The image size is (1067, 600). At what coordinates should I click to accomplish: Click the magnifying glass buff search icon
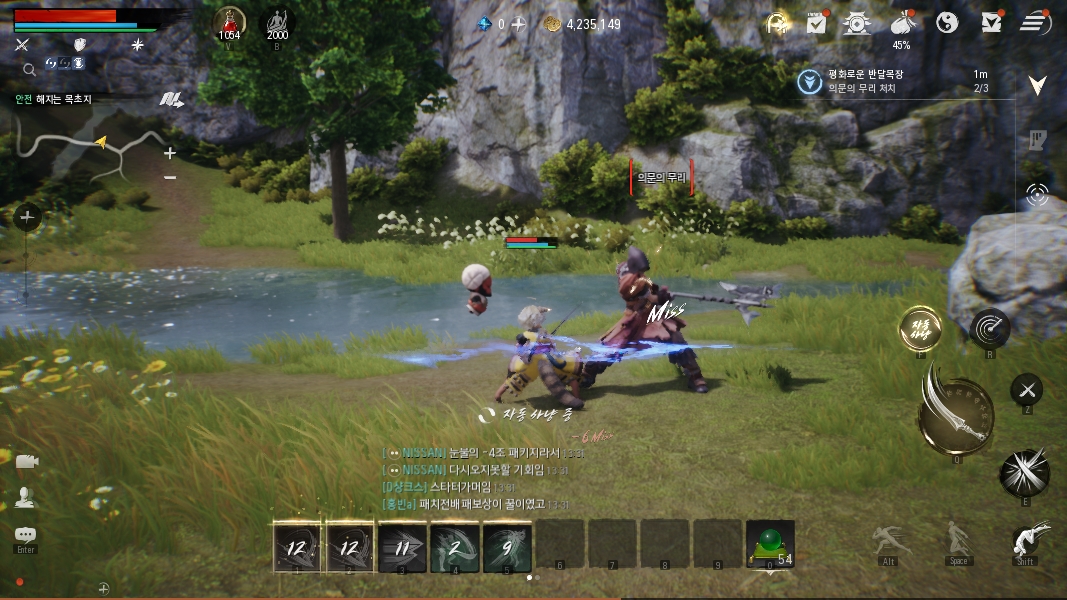29,69
